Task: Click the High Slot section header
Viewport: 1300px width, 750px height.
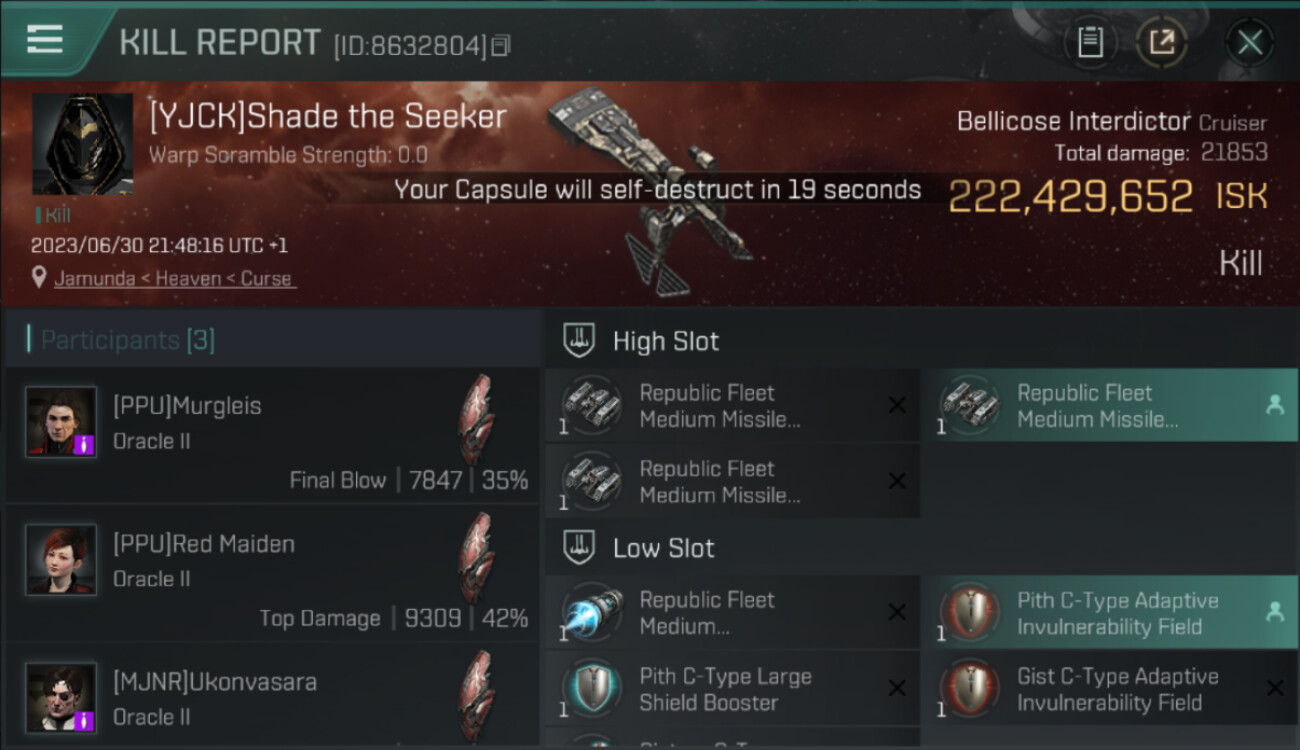Action: [x=665, y=341]
